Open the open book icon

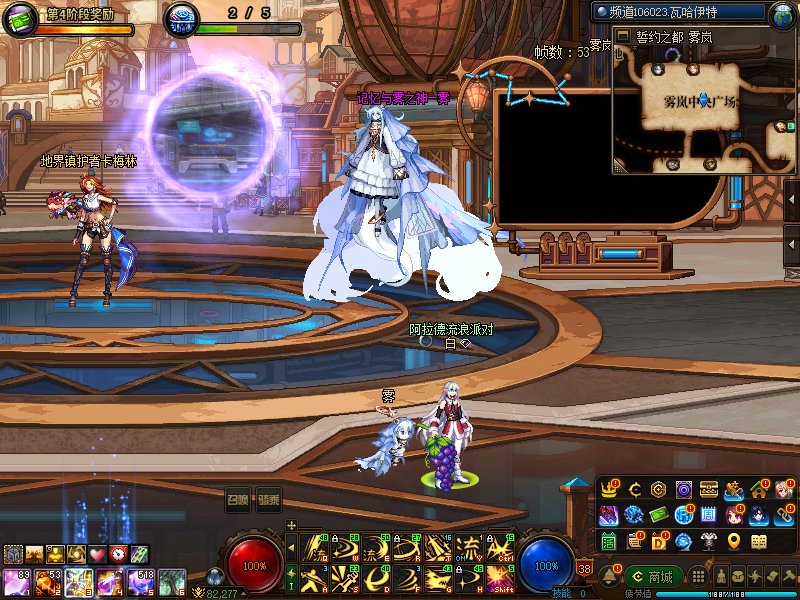click(x=759, y=541)
